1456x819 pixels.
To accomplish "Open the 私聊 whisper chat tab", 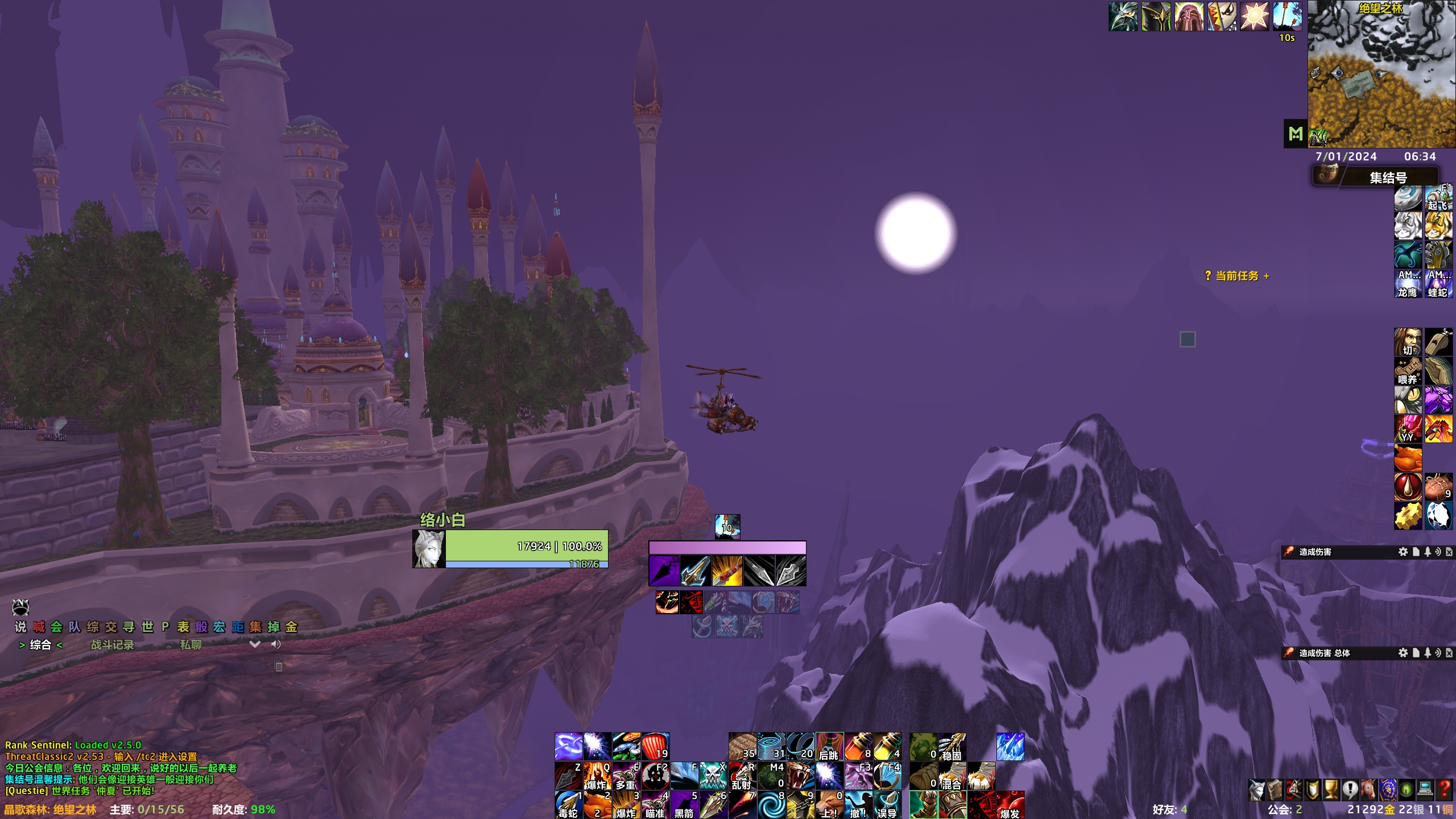I will tap(191, 644).
